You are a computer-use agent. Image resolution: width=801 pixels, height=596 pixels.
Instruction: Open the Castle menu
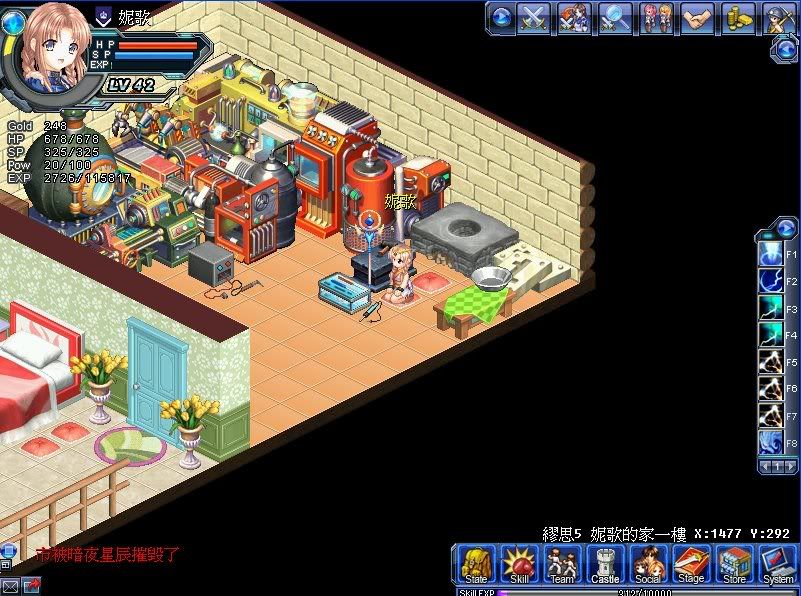pos(605,564)
